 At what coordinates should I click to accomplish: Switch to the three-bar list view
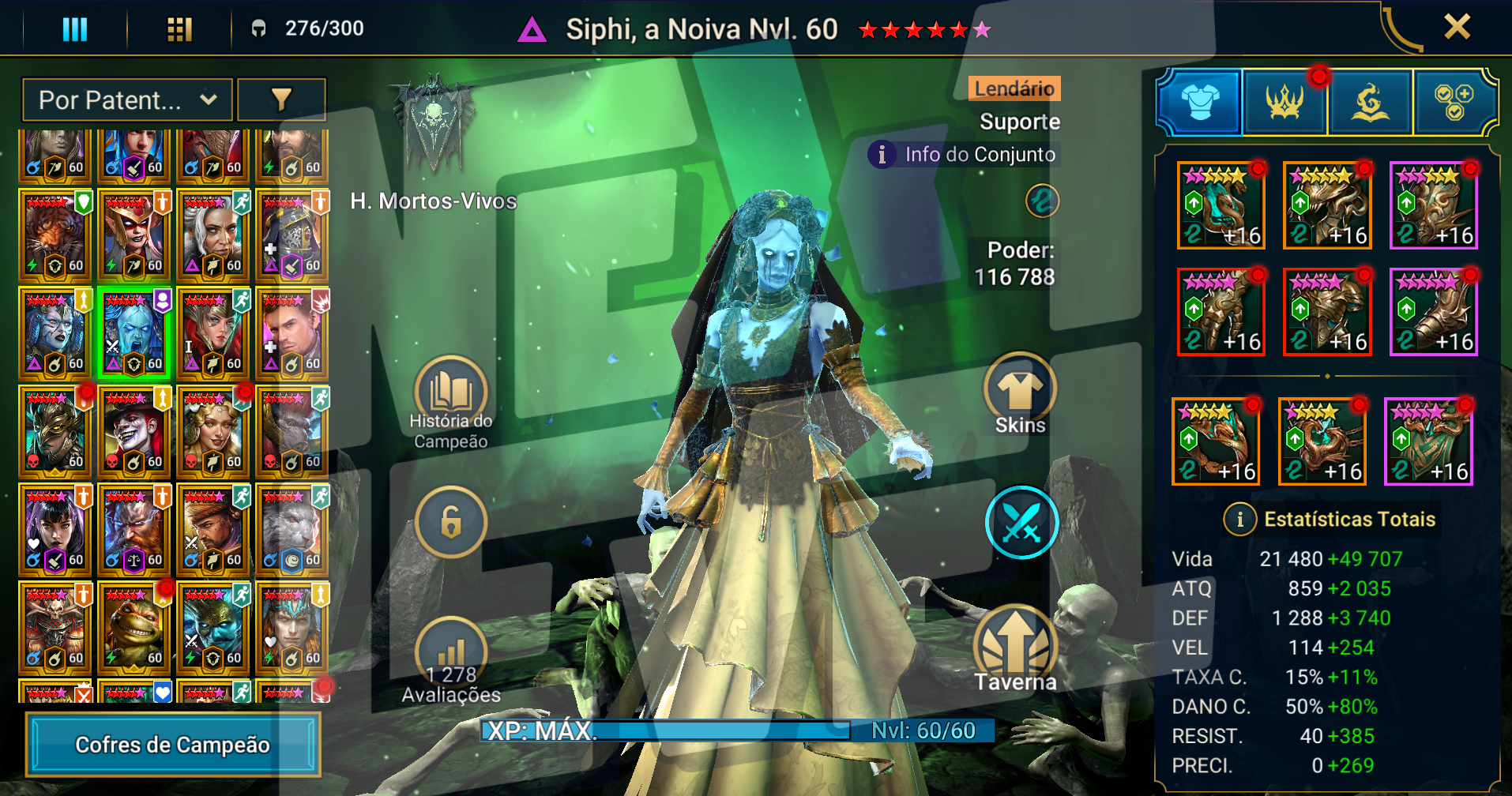click(75, 29)
